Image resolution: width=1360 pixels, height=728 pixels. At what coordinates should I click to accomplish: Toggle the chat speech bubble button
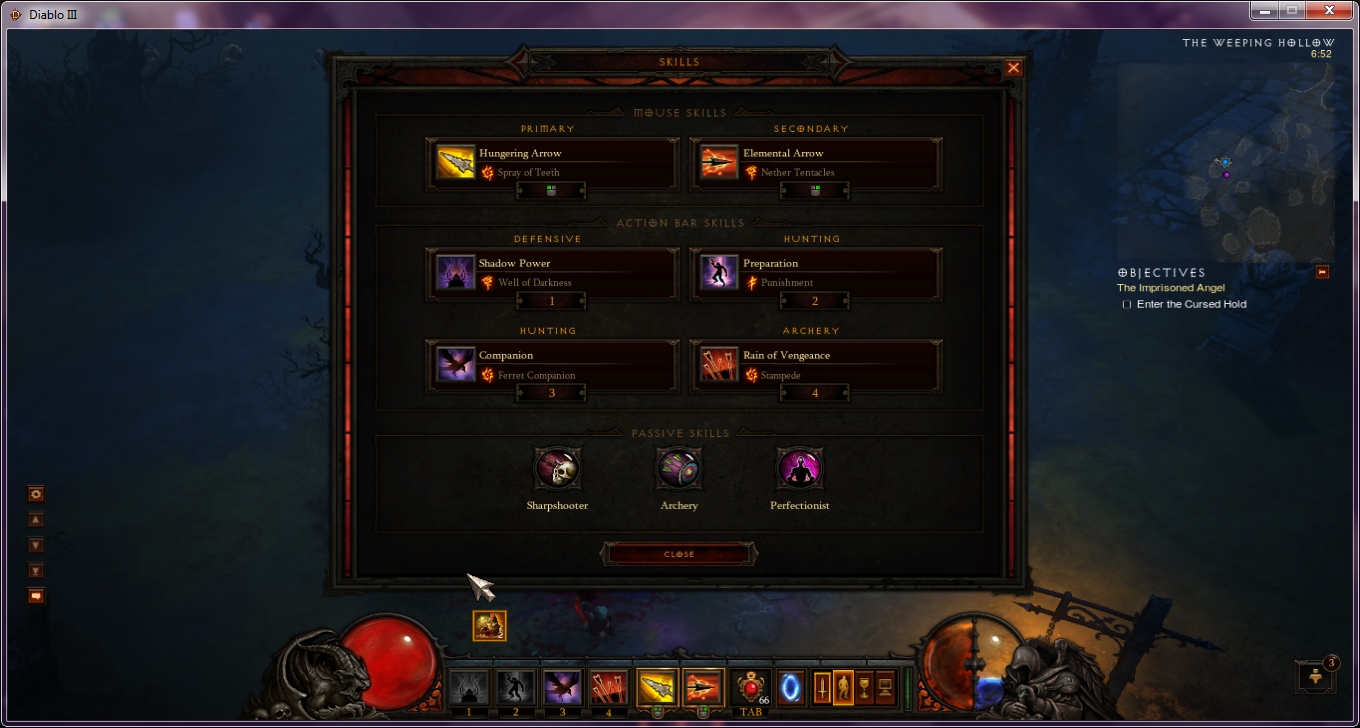tap(36, 596)
